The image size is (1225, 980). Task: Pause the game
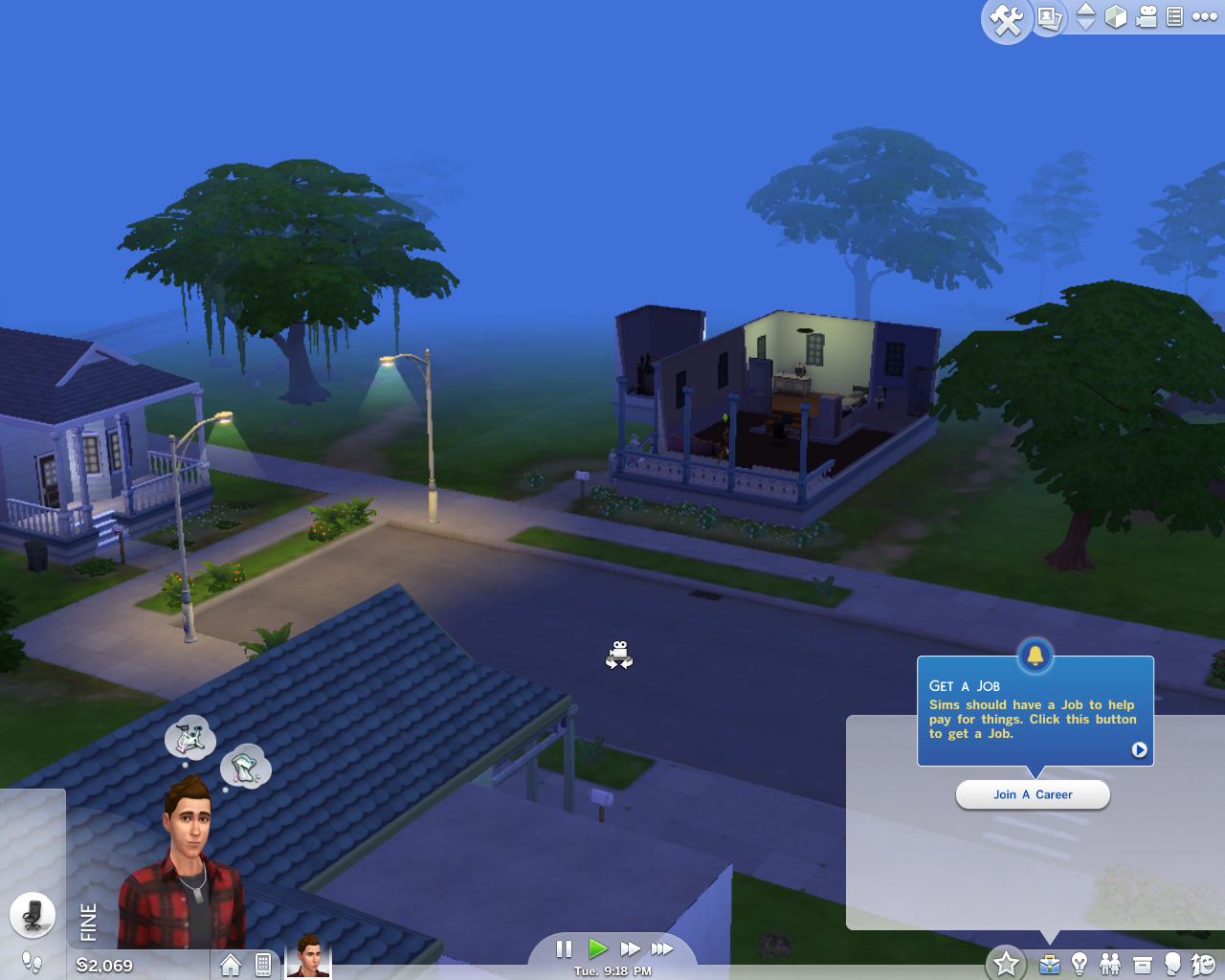pos(564,948)
